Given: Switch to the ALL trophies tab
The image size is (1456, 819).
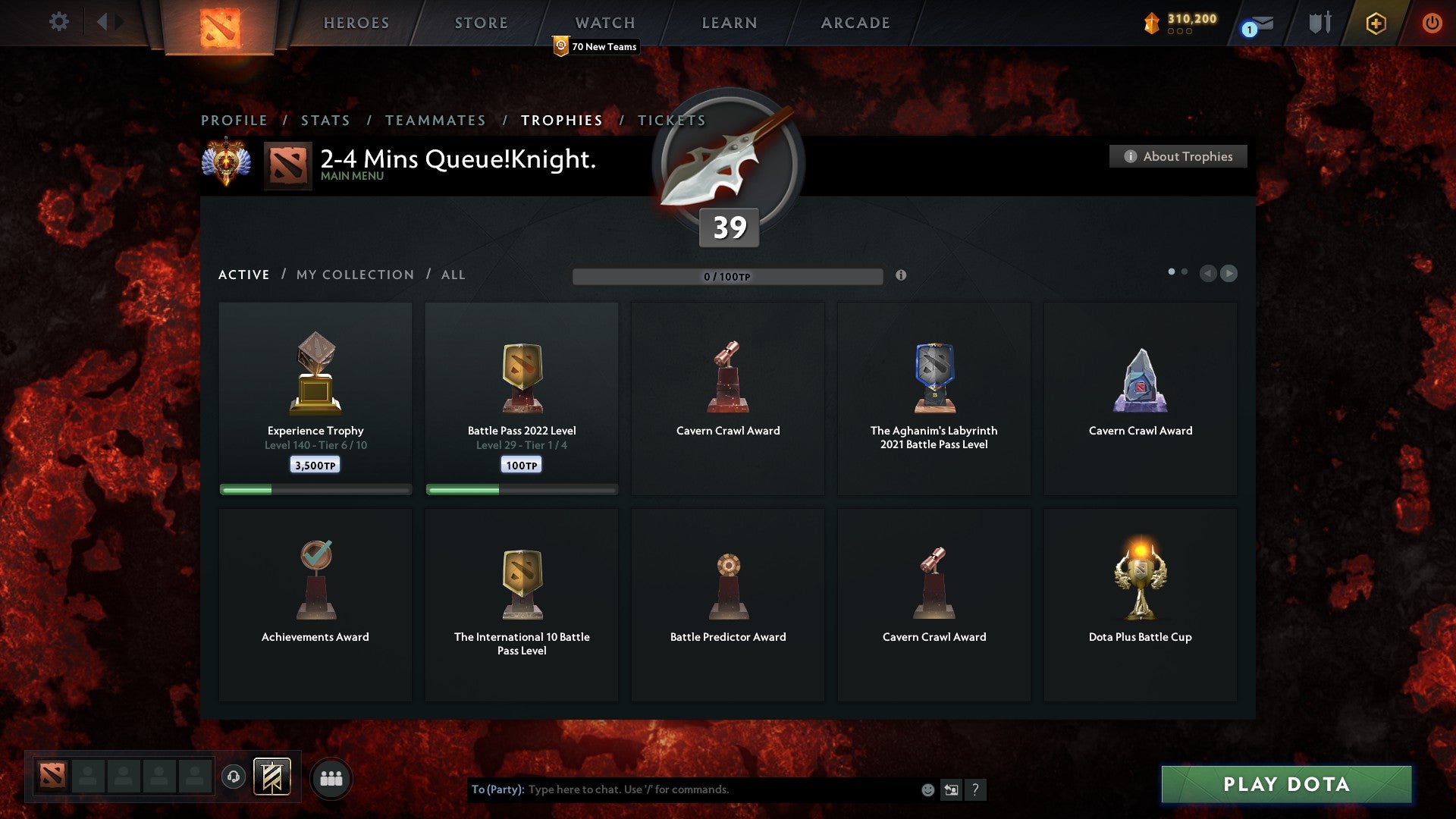Looking at the screenshot, I should click(453, 275).
